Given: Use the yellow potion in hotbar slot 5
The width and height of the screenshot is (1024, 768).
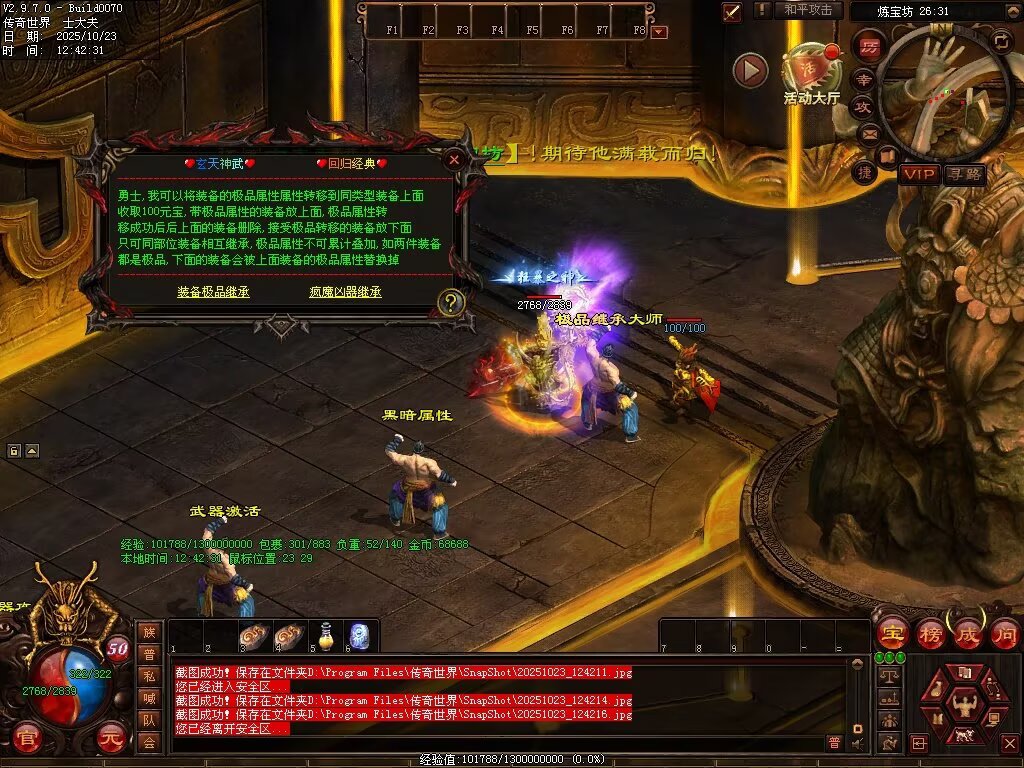Looking at the screenshot, I should coord(326,635).
